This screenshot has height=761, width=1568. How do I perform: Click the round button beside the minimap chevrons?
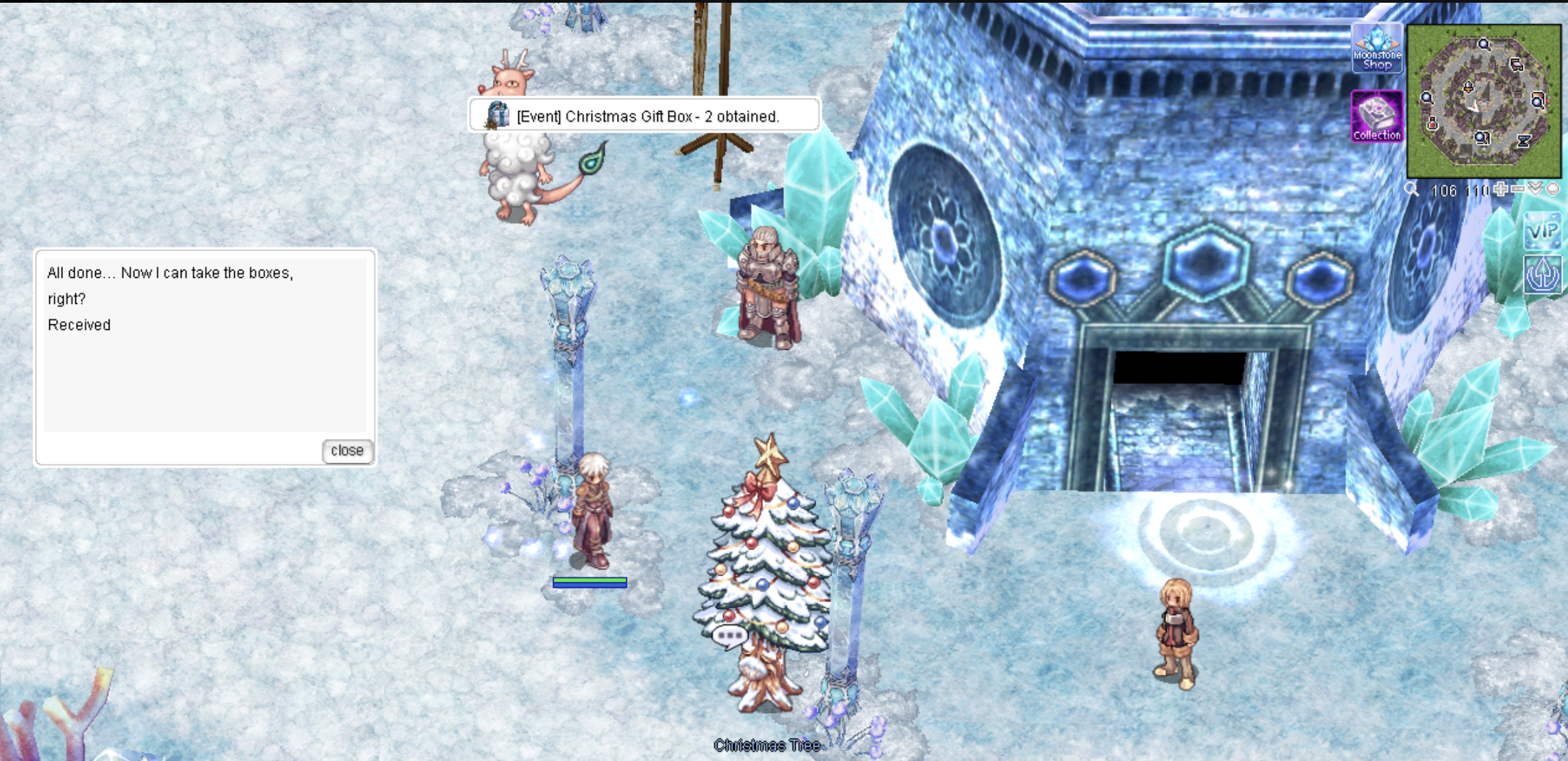pyautogui.click(x=1553, y=190)
